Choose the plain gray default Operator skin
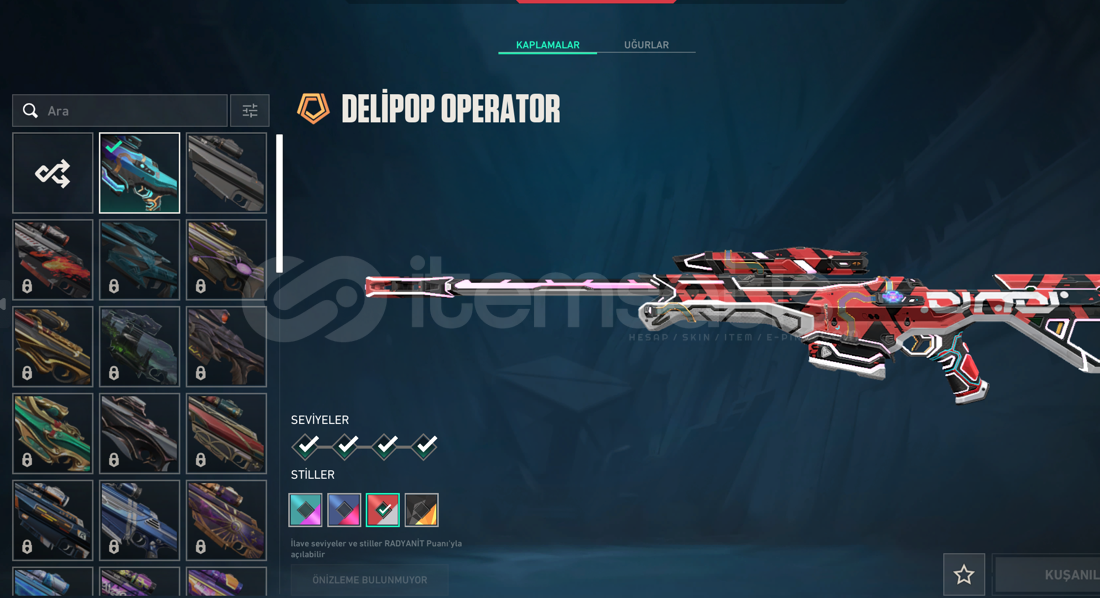Viewport: 1100px width, 598px height. (x=226, y=173)
